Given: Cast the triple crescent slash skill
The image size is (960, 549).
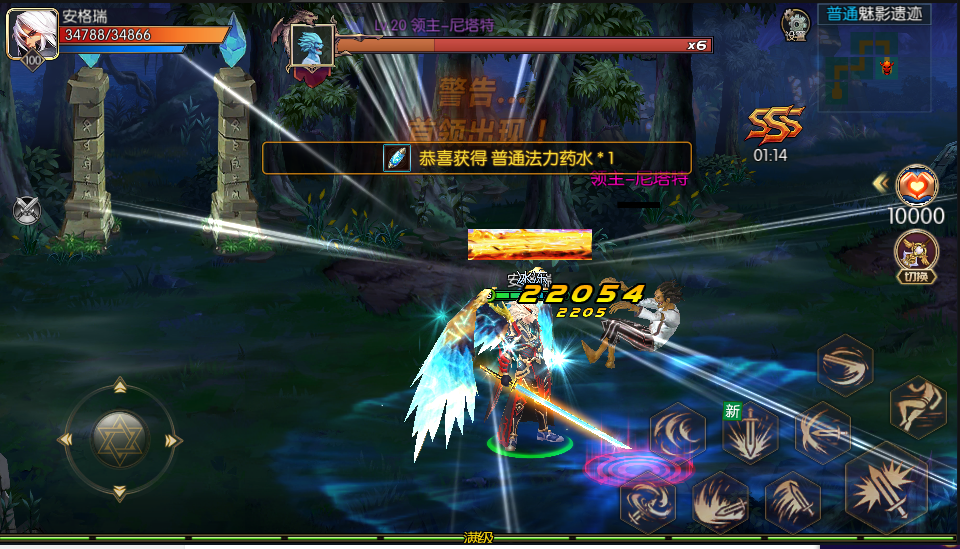Looking at the screenshot, I should [x=679, y=432].
